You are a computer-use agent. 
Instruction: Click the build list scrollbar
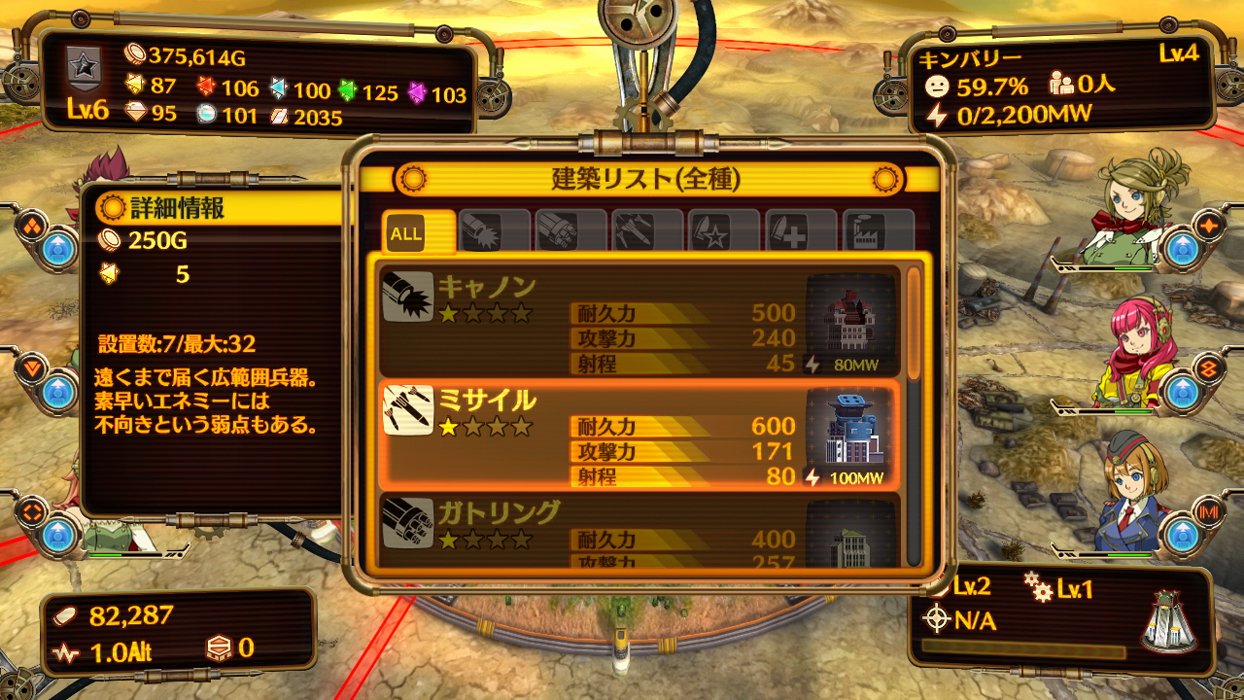point(913,322)
